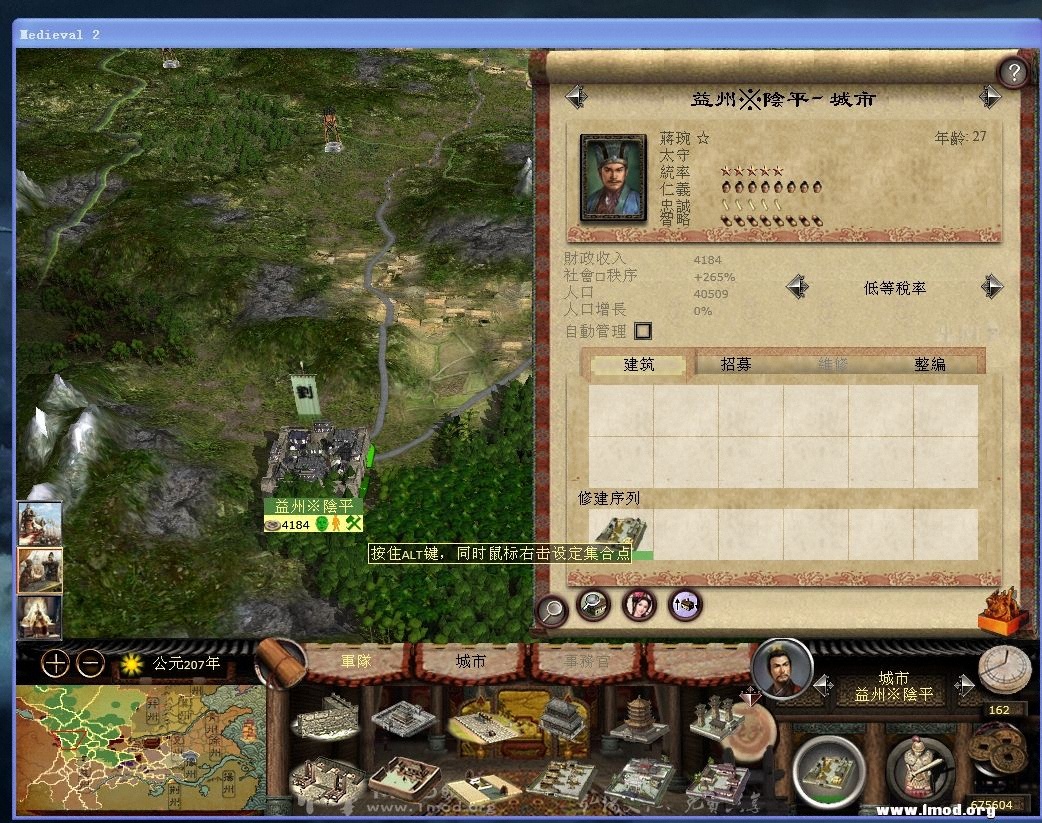Image resolution: width=1042 pixels, height=823 pixels.
Task: Open the 整編 retrain tab
Action: click(x=929, y=365)
